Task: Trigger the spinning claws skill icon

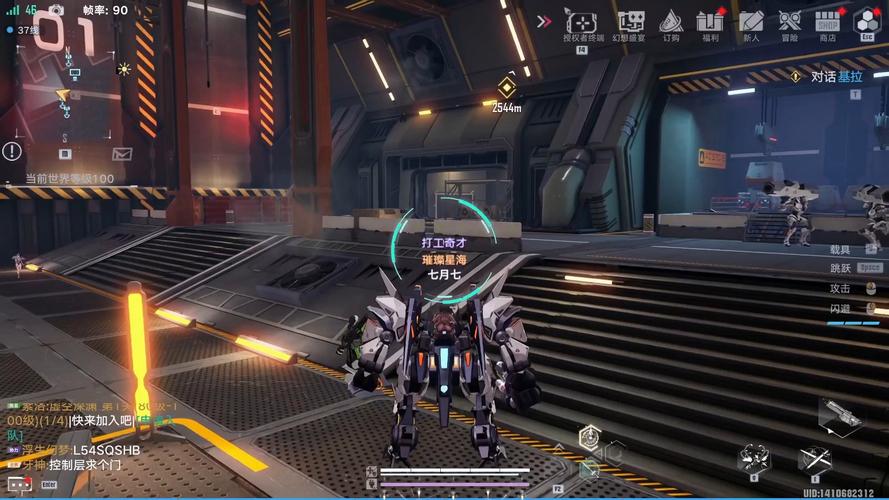Action: pyautogui.click(x=753, y=458)
